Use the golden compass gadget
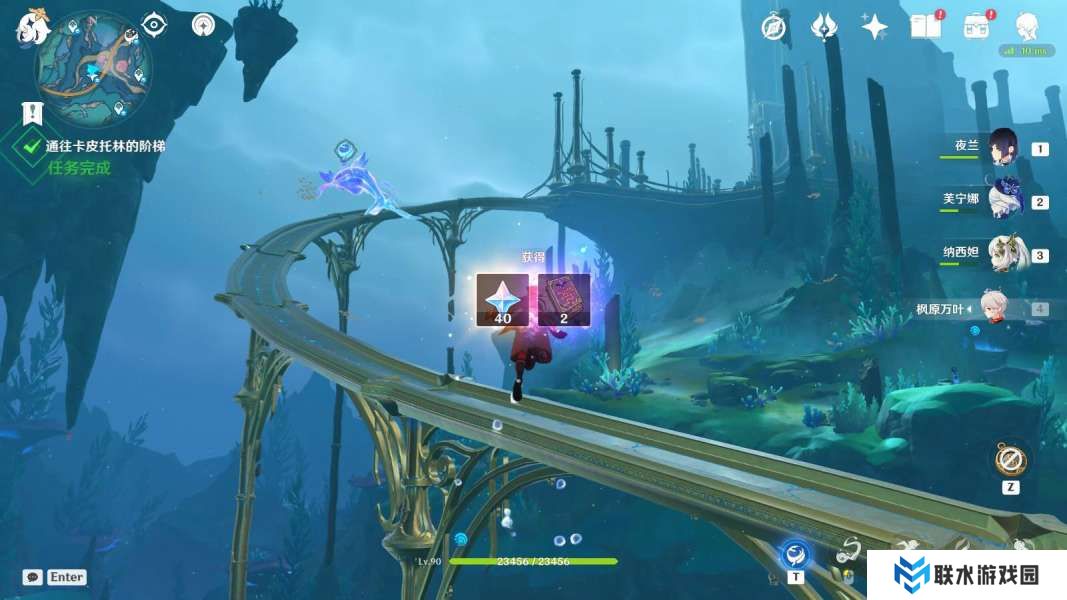This screenshot has width=1067, height=600. coord(1010,460)
